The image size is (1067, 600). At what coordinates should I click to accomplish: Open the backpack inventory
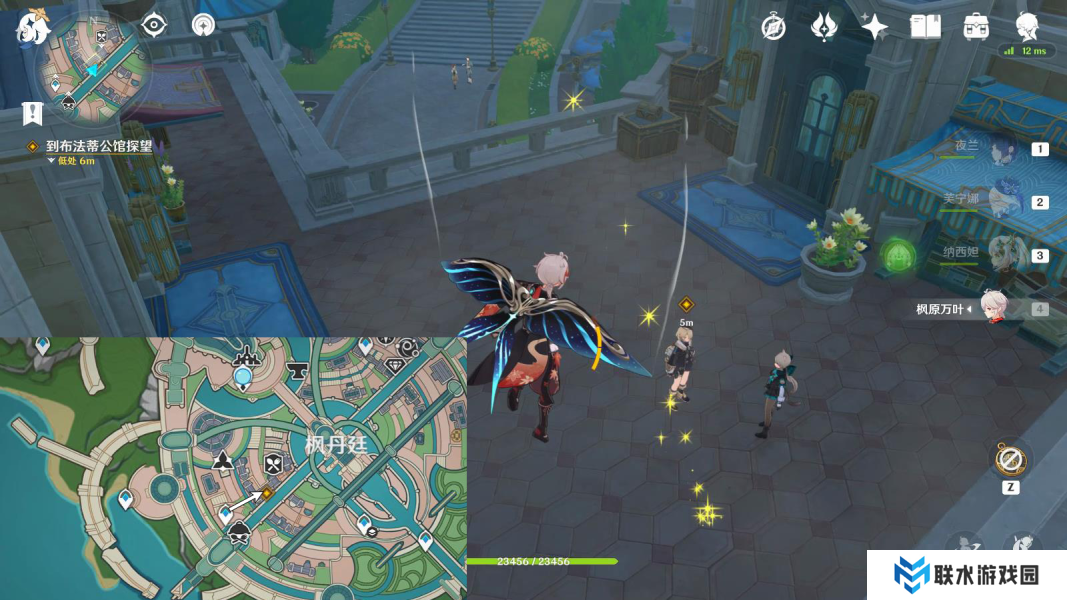coord(976,27)
